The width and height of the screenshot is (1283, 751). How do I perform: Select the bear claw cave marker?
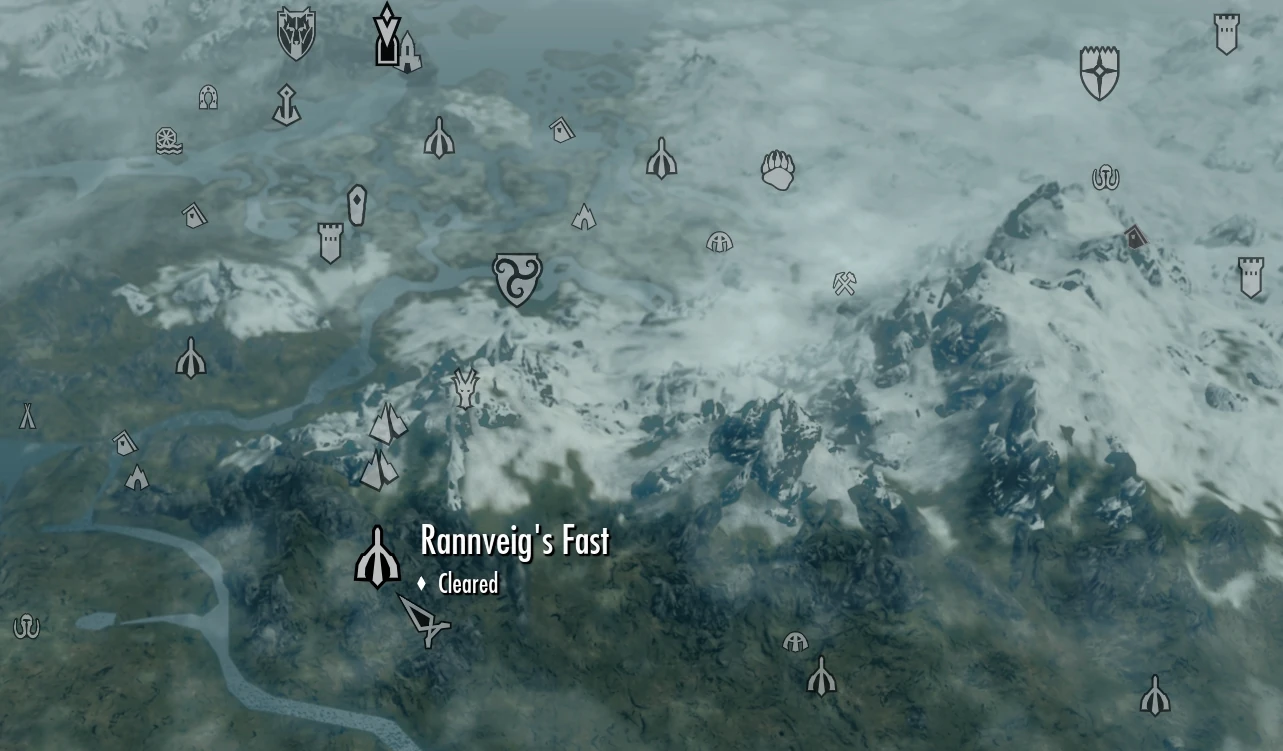(x=779, y=170)
